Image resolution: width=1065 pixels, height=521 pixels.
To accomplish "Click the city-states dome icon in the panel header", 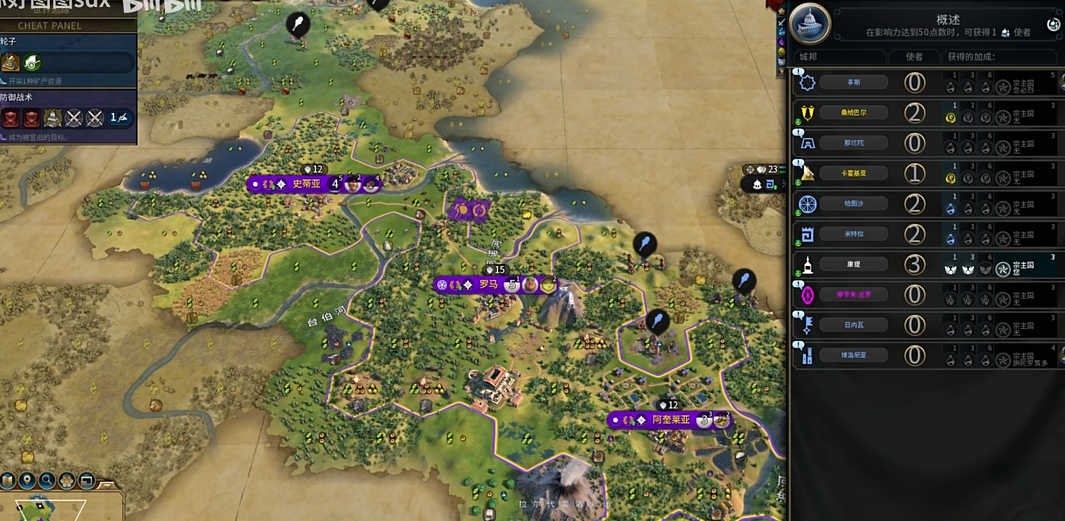I will click(810, 22).
